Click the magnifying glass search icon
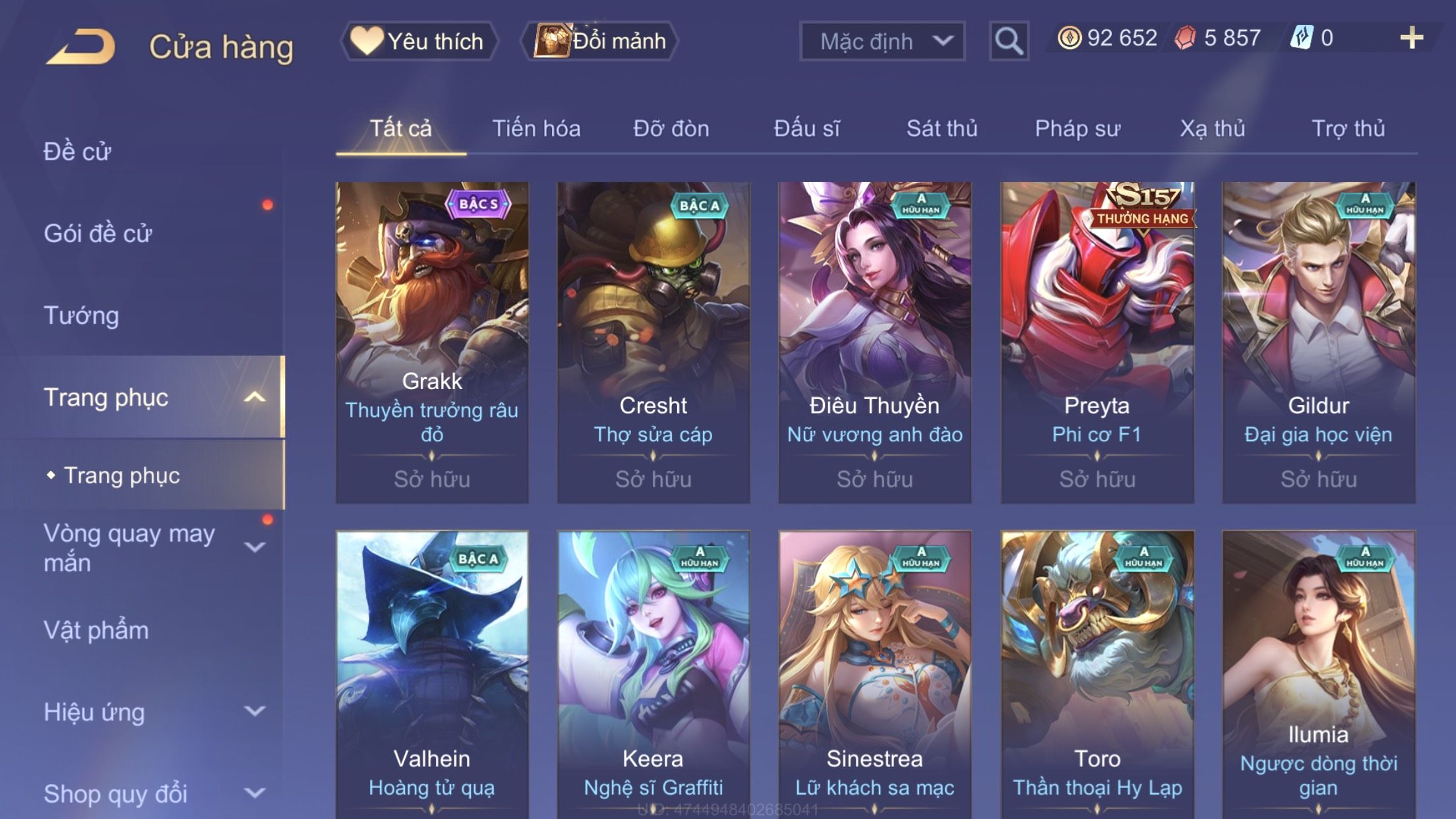This screenshot has width=1456, height=819. point(1008,41)
